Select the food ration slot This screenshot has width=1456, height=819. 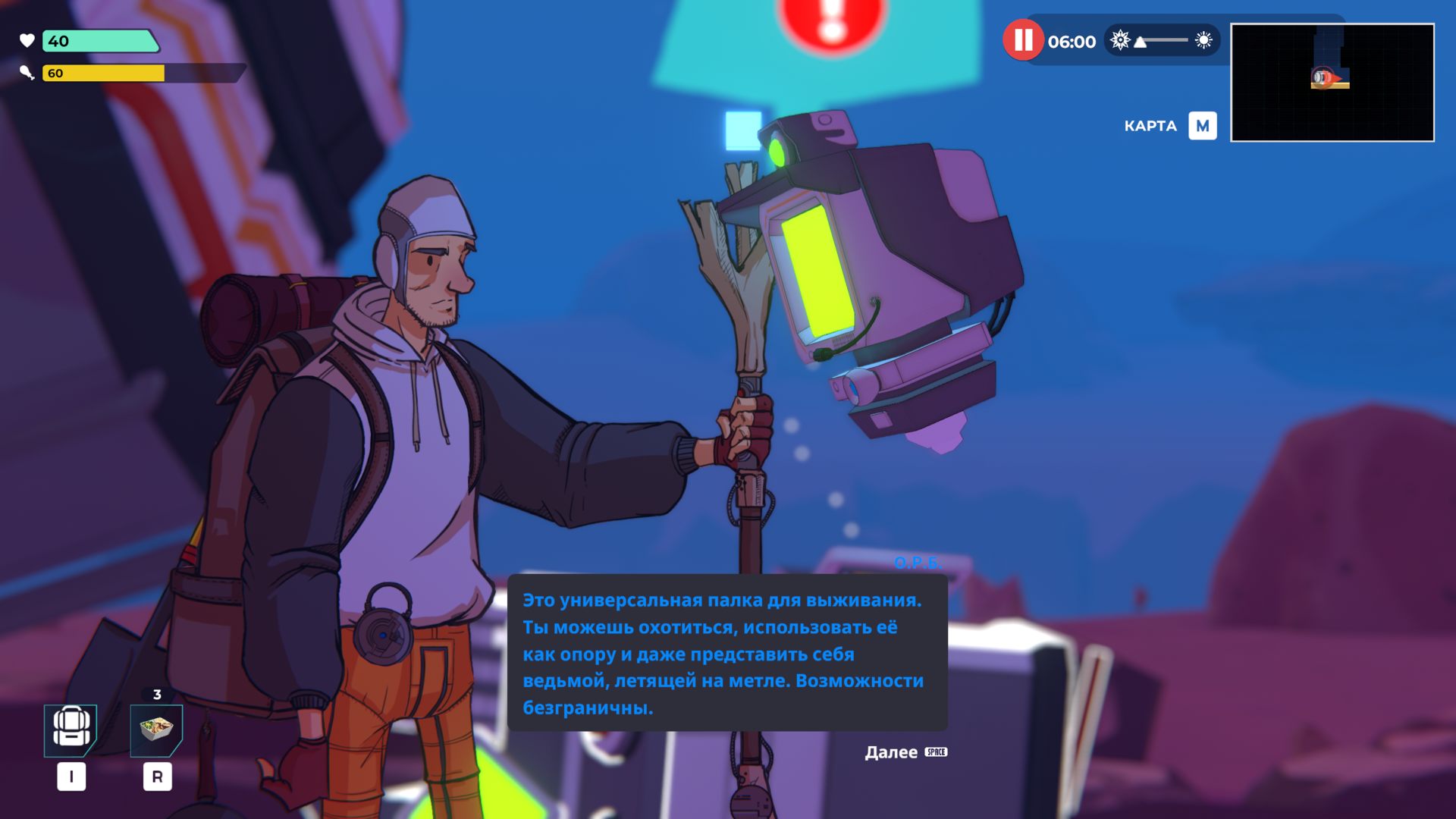tap(156, 730)
